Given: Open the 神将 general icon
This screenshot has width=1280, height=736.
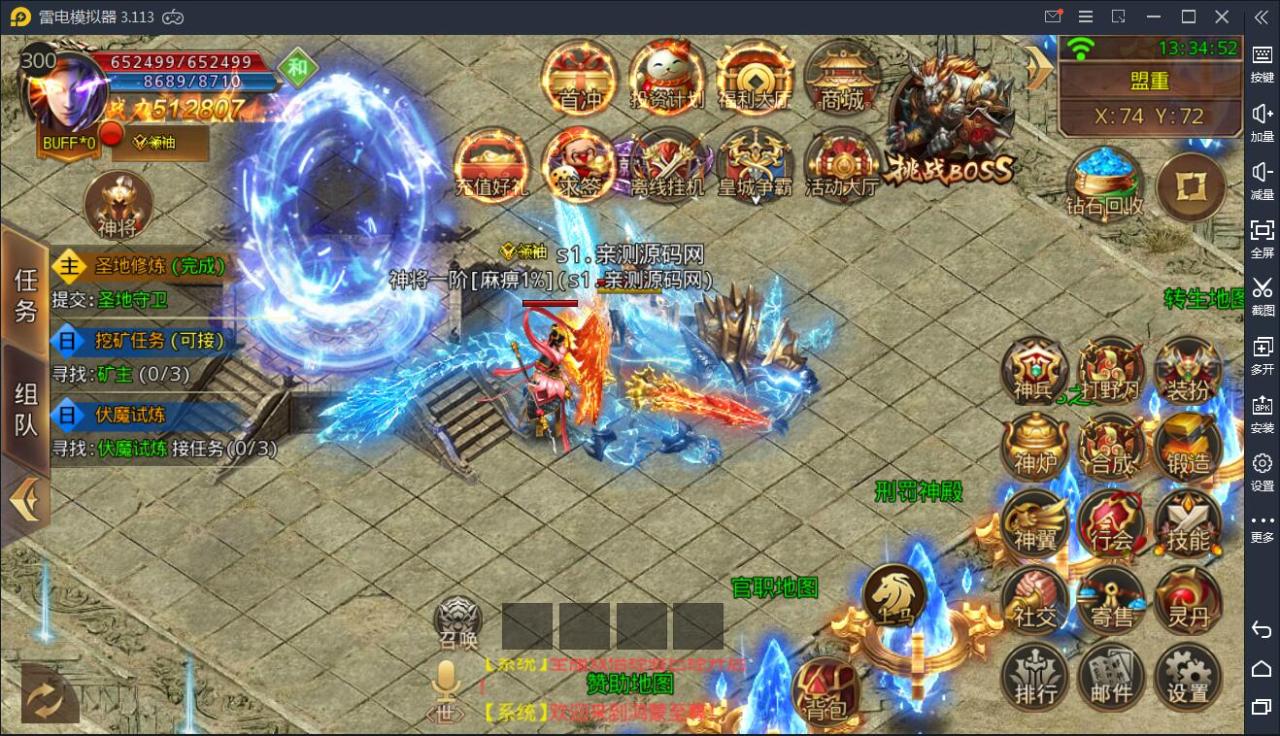Looking at the screenshot, I should (x=118, y=205).
